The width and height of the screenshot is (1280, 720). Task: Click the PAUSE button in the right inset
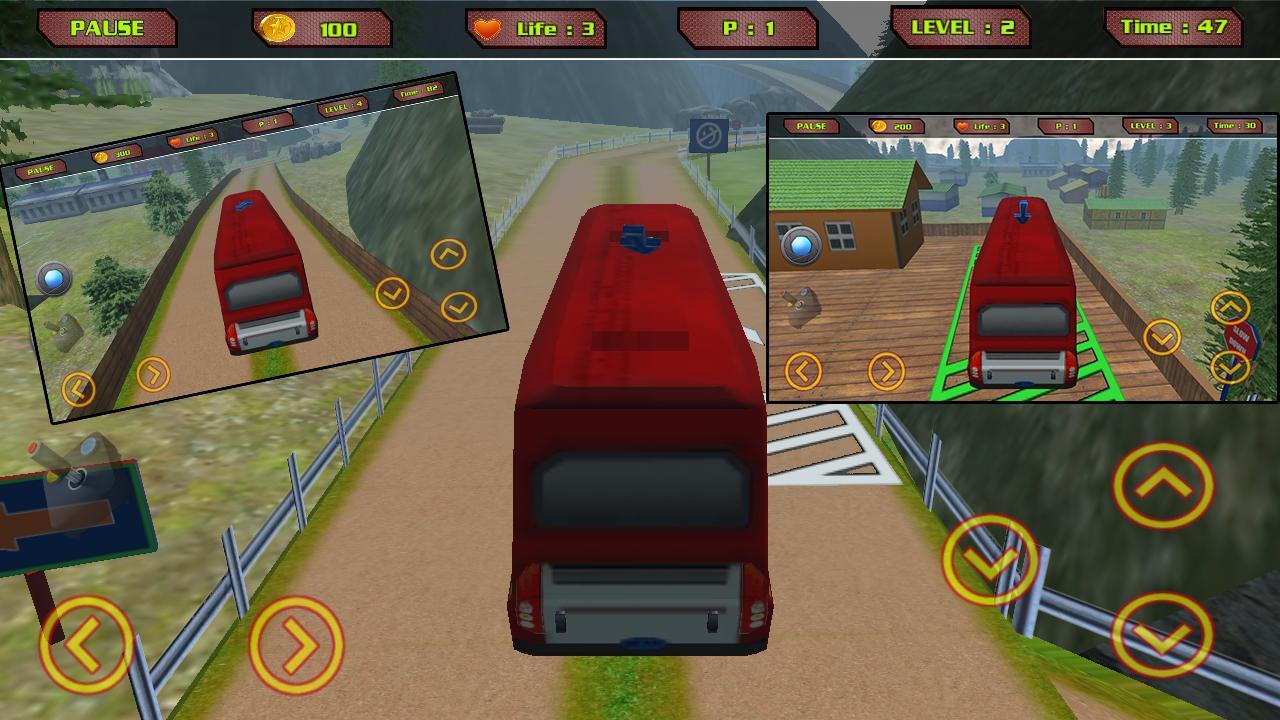point(812,125)
